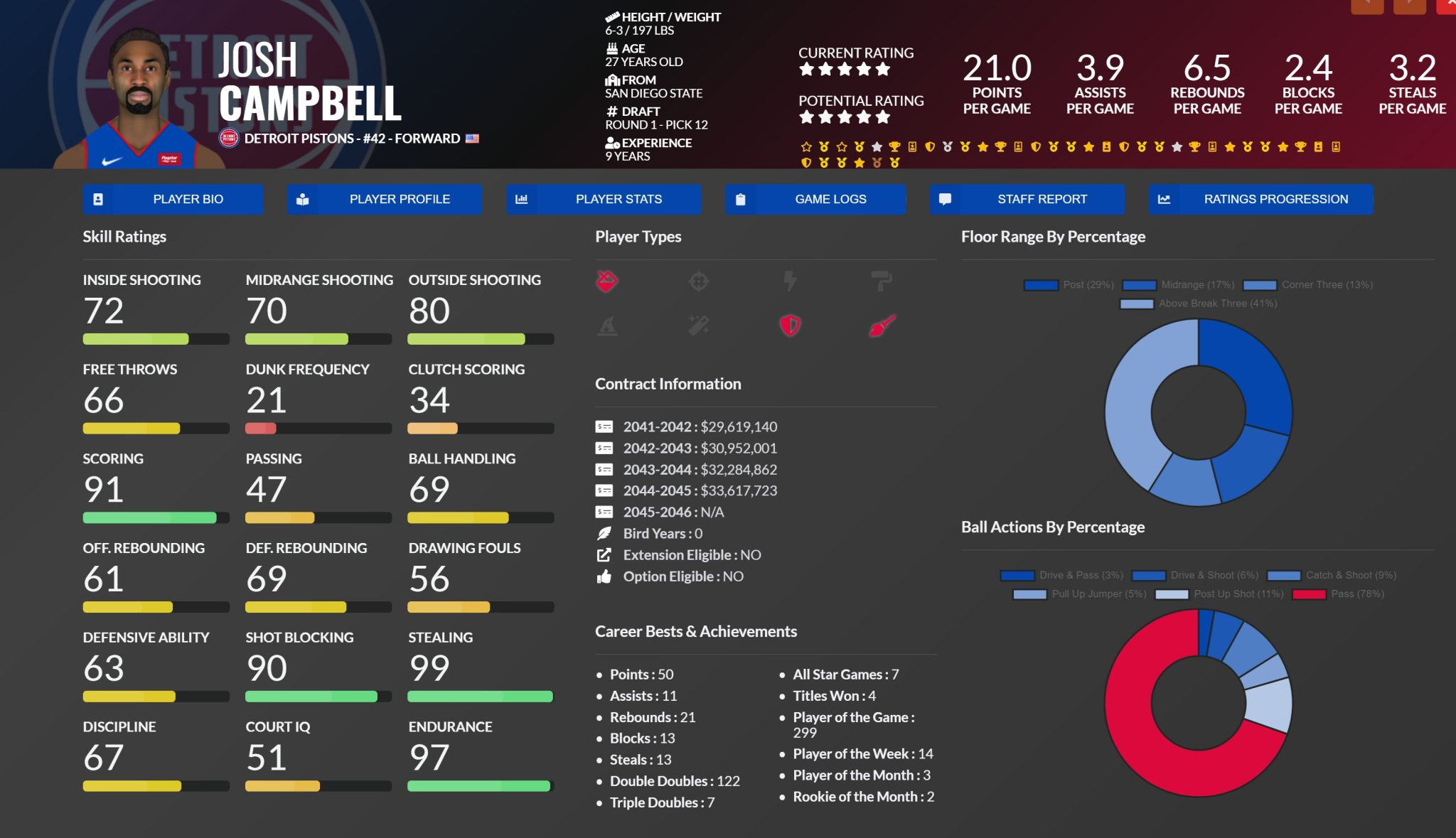Image resolution: width=1456 pixels, height=838 pixels.
Task: Switch to Ratings Progression tab
Action: [x=1260, y=199]
